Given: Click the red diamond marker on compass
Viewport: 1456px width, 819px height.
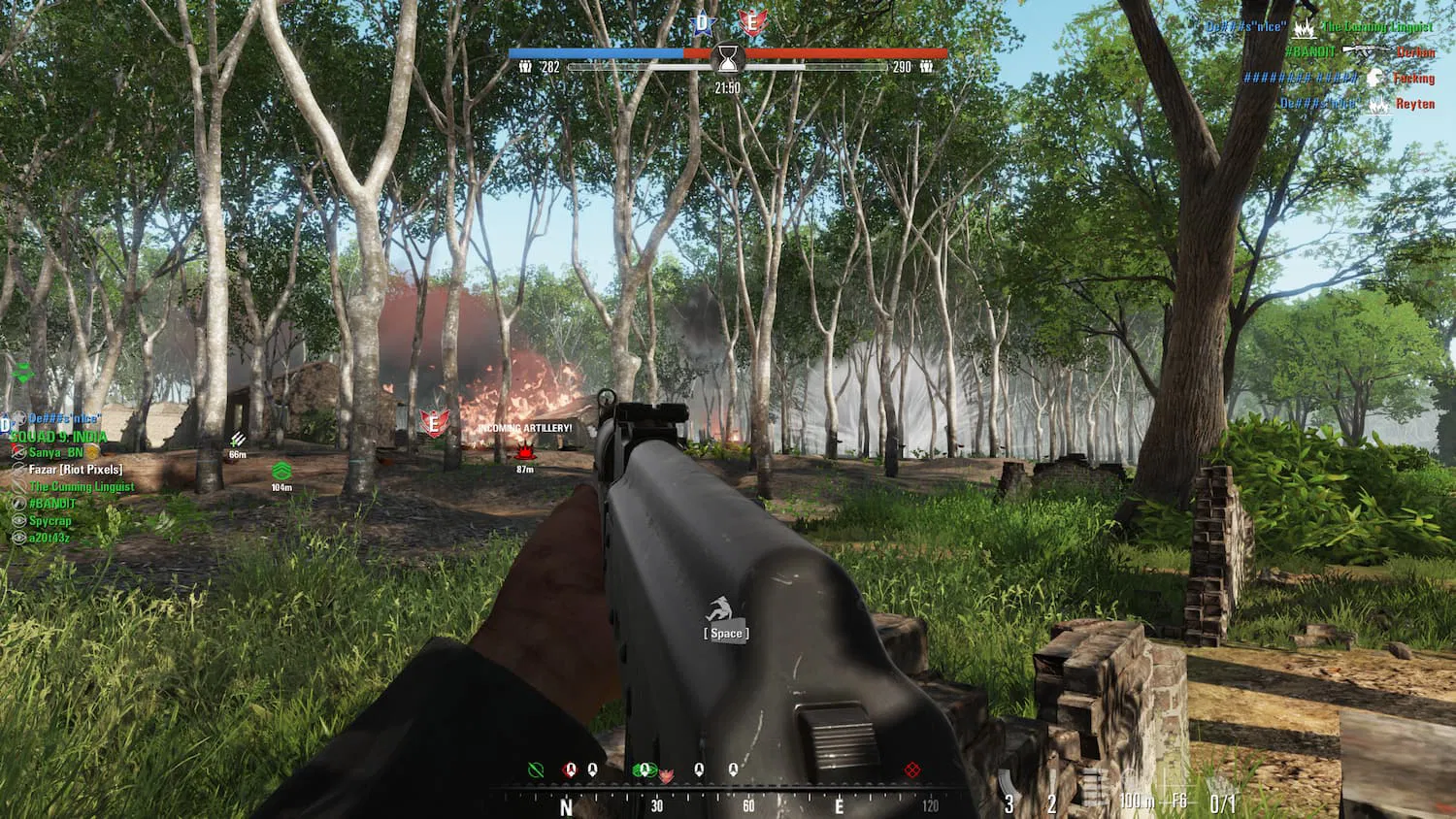Looking at the screenshot, I should coord(911,770).
